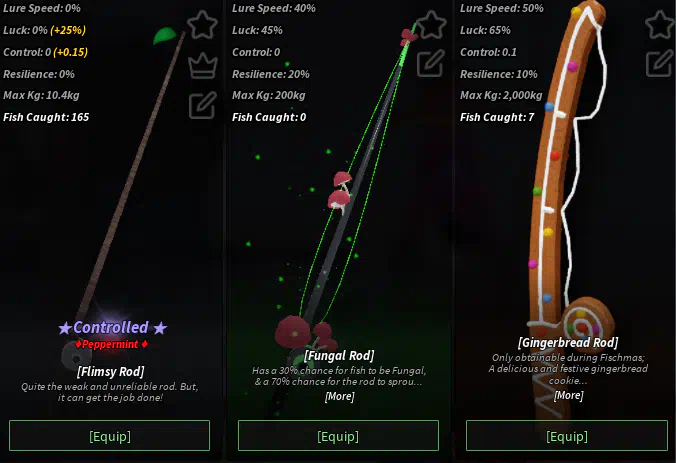Select the Fungal Rod edit pencil icon
Viewport: 676px width, 463px height.
[430, 64]
